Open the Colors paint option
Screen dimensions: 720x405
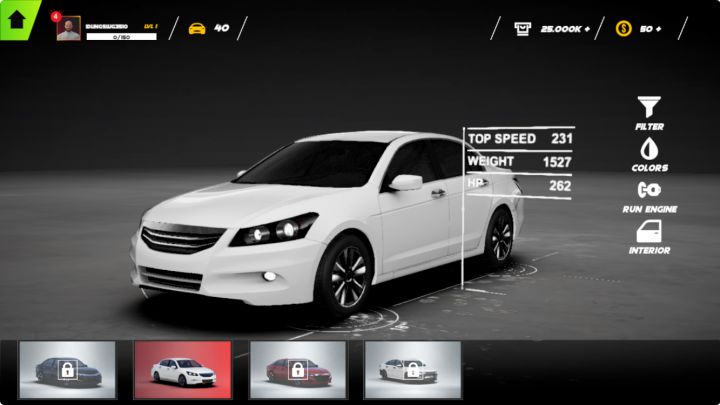tap(649, 153)
